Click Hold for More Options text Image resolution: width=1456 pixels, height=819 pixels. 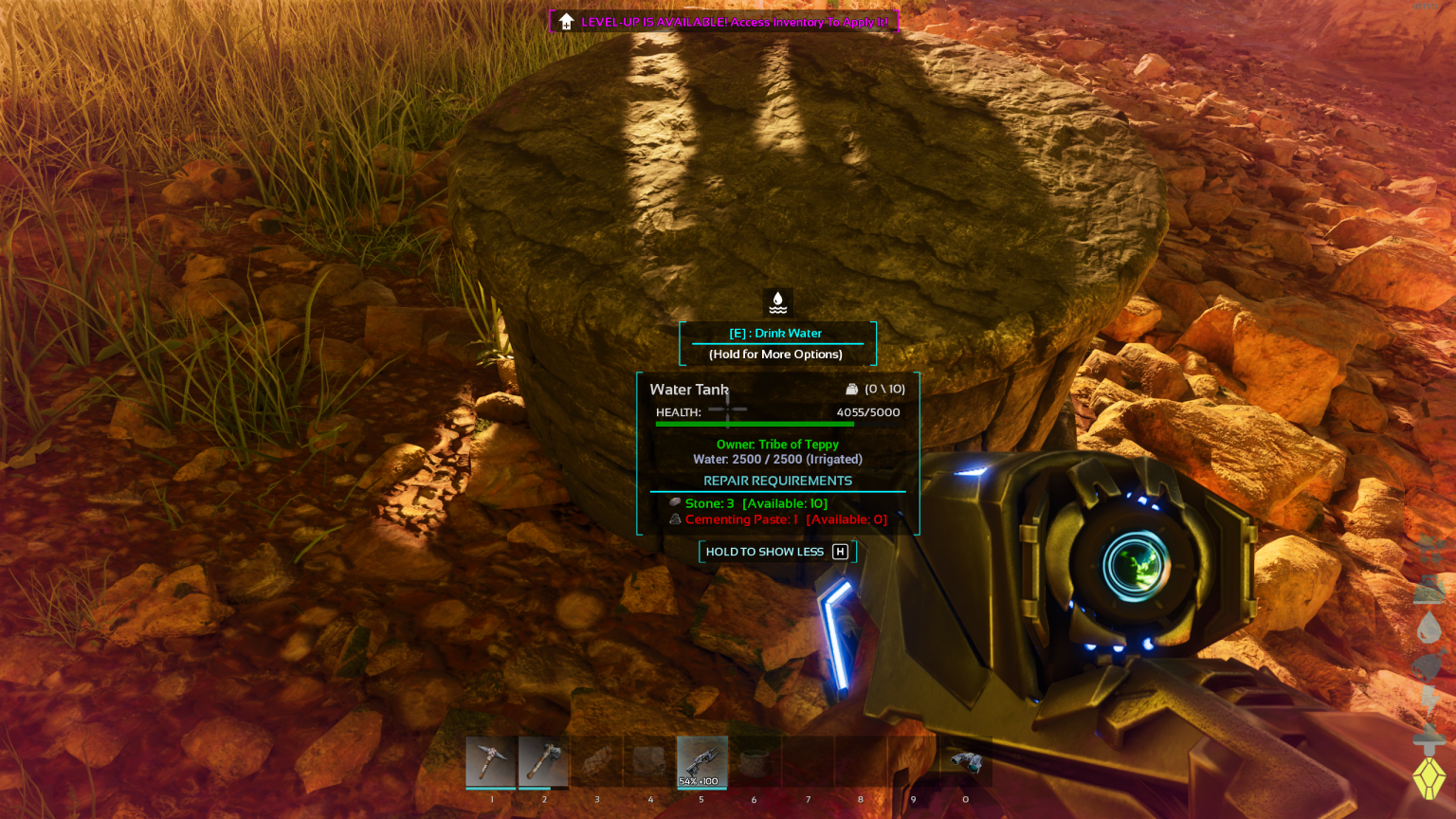coord(775,354)
